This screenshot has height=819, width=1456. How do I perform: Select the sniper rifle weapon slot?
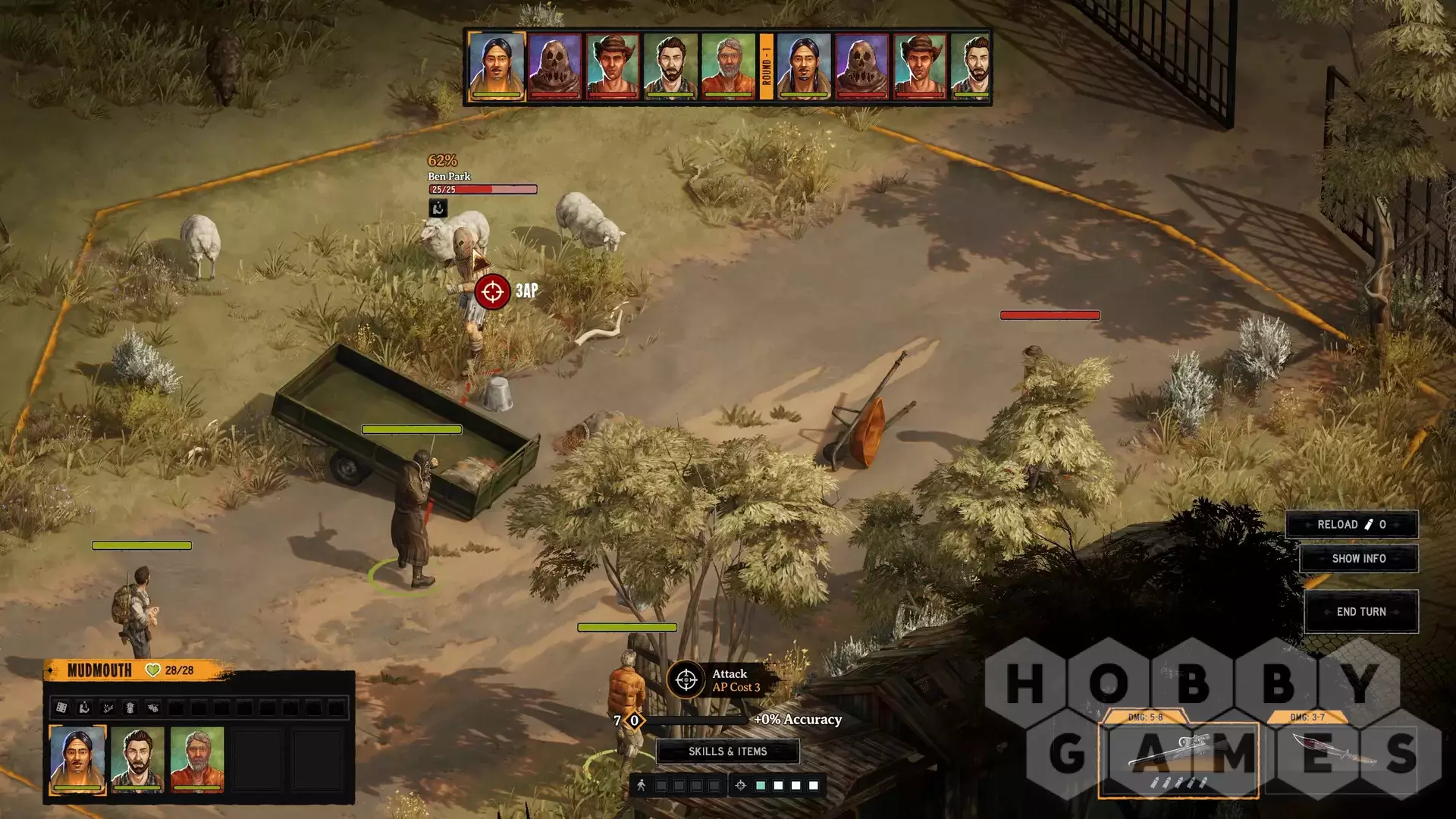click(1178, 755)
